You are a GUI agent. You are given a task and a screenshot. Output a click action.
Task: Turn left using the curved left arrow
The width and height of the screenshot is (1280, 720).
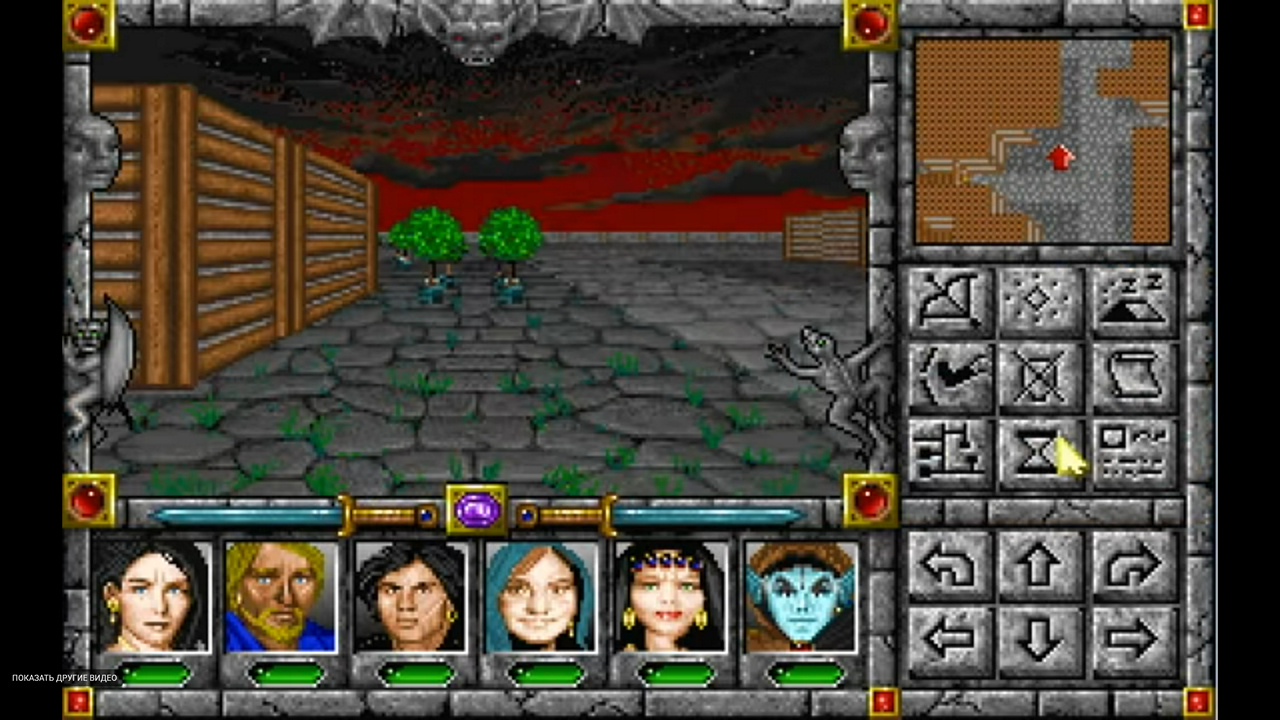pos(950,566)
